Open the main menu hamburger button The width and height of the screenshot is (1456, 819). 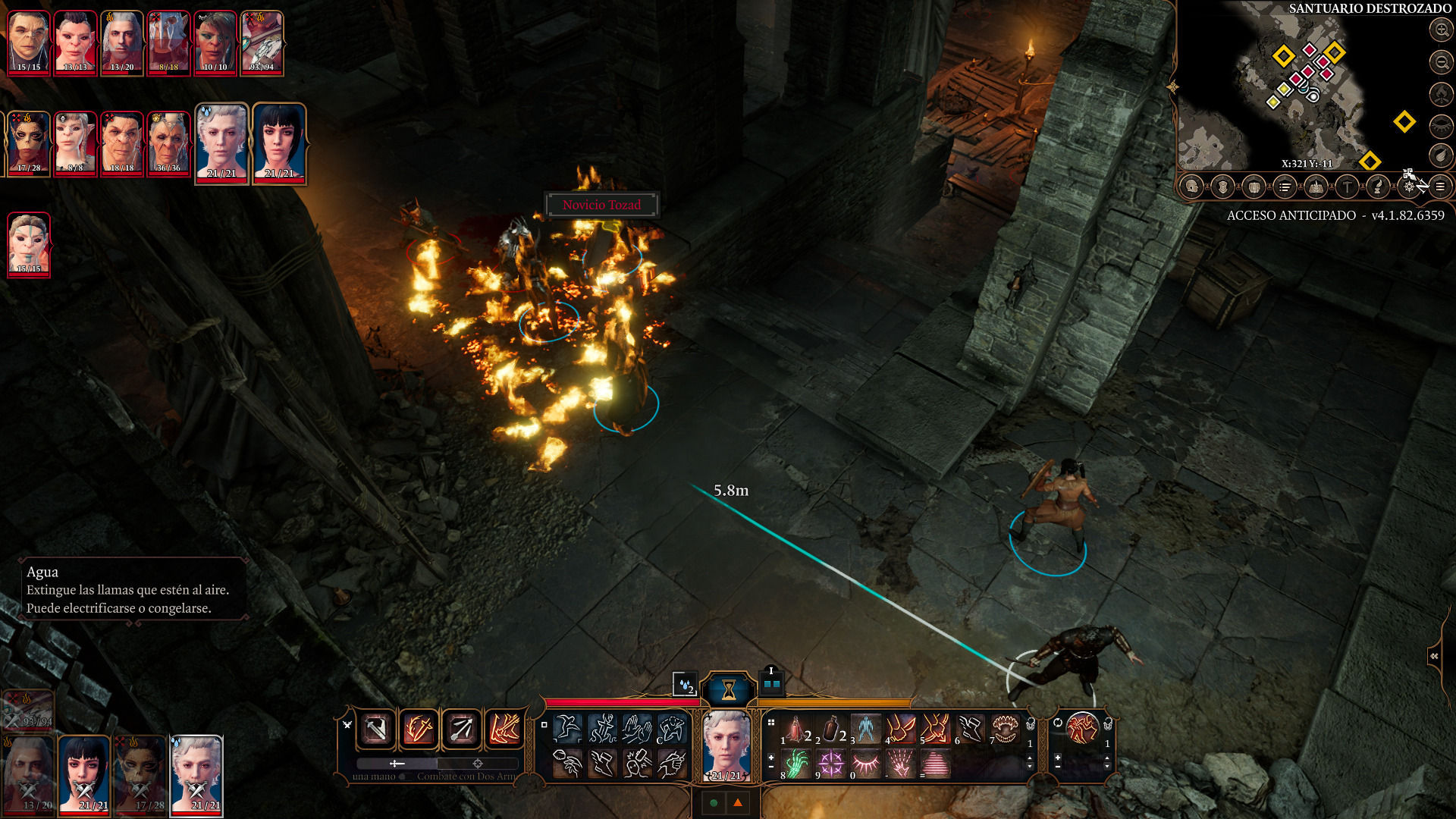[x=1440, y=187]
